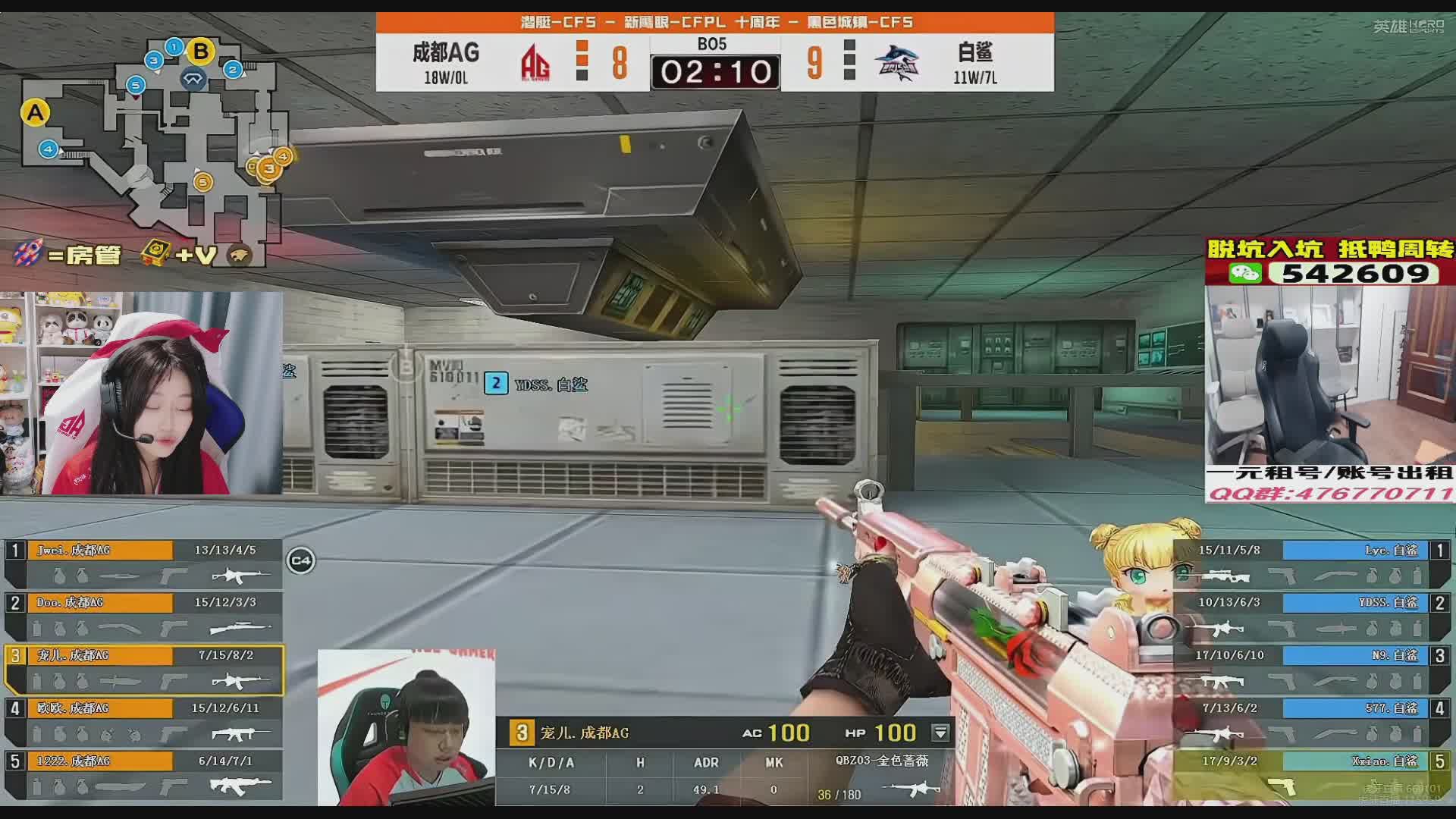Click the player camera feed thumbnail
The width and height of the screenshot is (1456, 819).
pos(406,726)
